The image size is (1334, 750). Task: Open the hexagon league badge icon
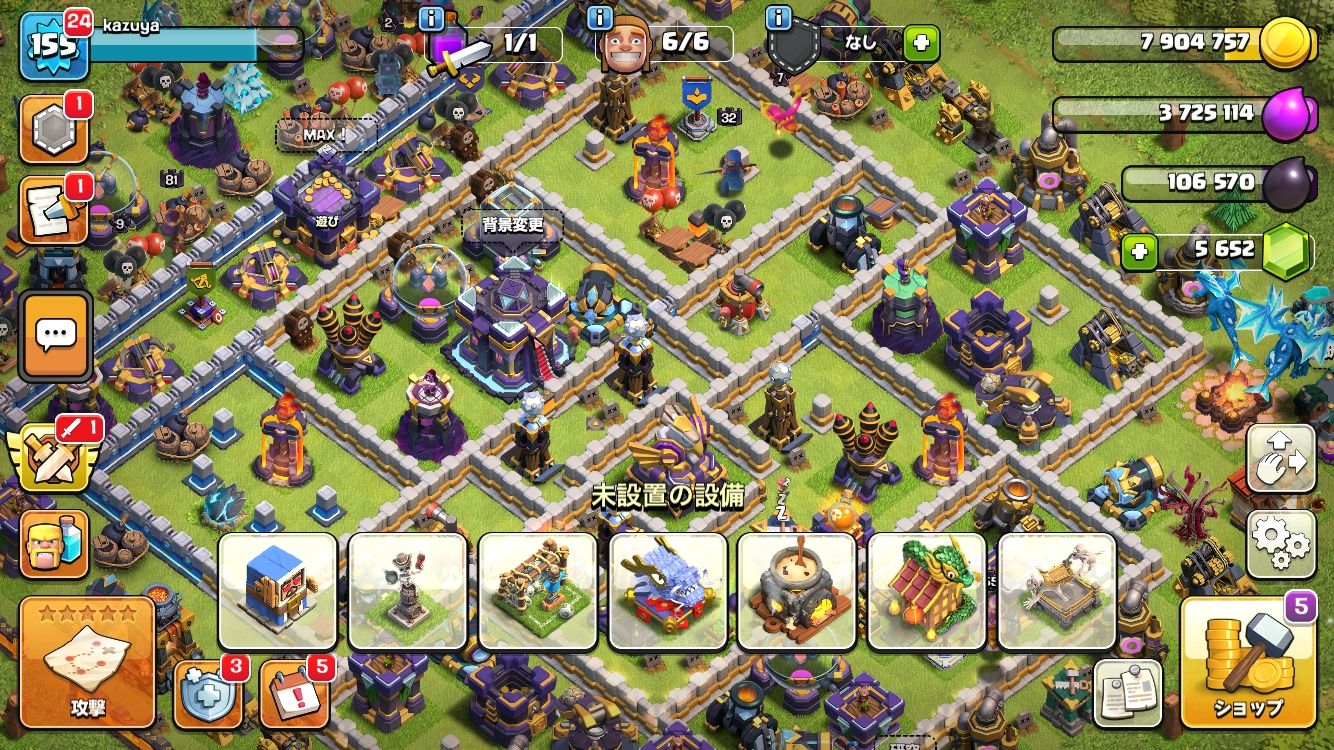coord(54,129)
